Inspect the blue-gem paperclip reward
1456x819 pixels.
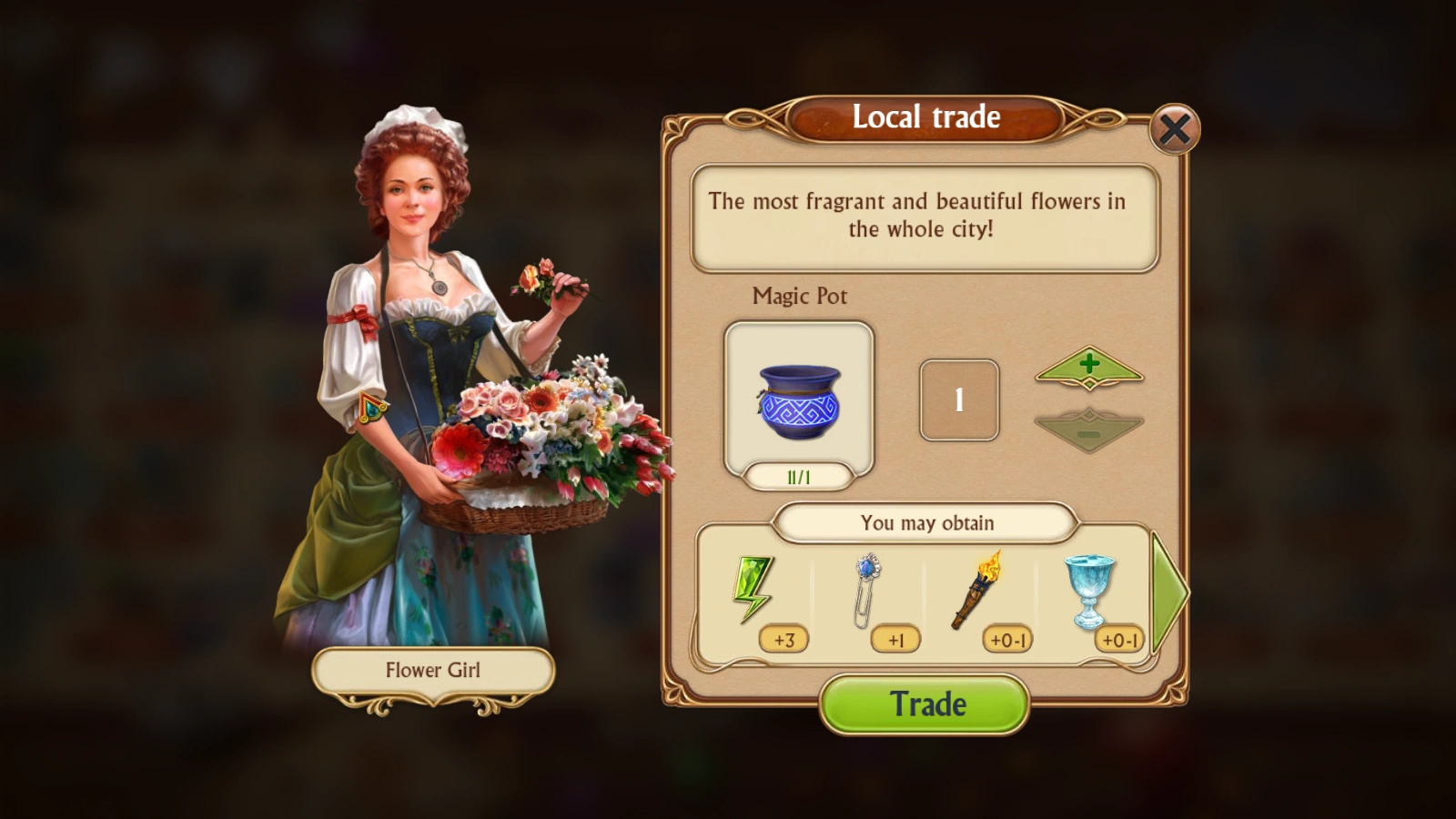pos(867,591)
